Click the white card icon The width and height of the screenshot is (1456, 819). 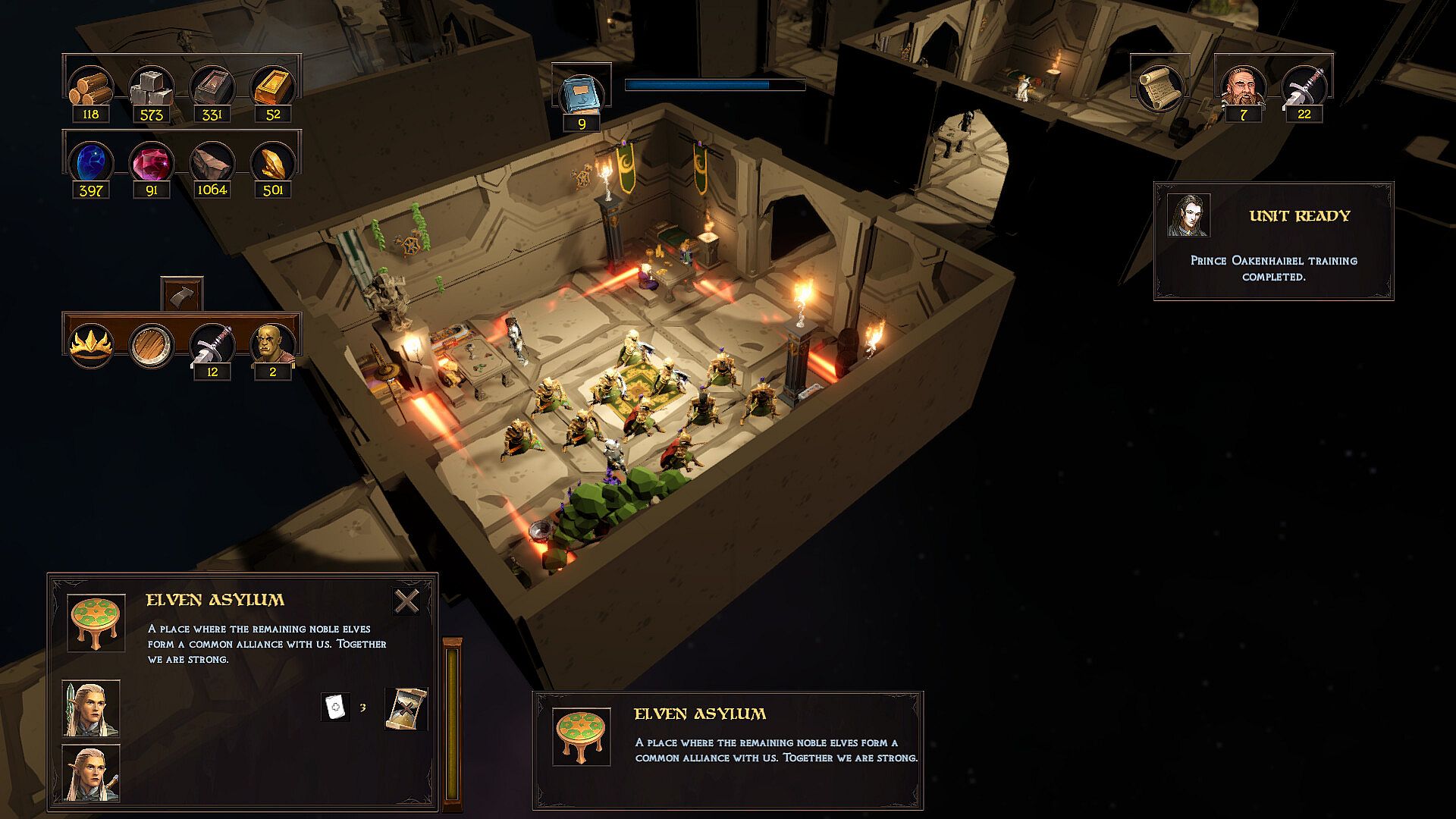tap(335, 707)
